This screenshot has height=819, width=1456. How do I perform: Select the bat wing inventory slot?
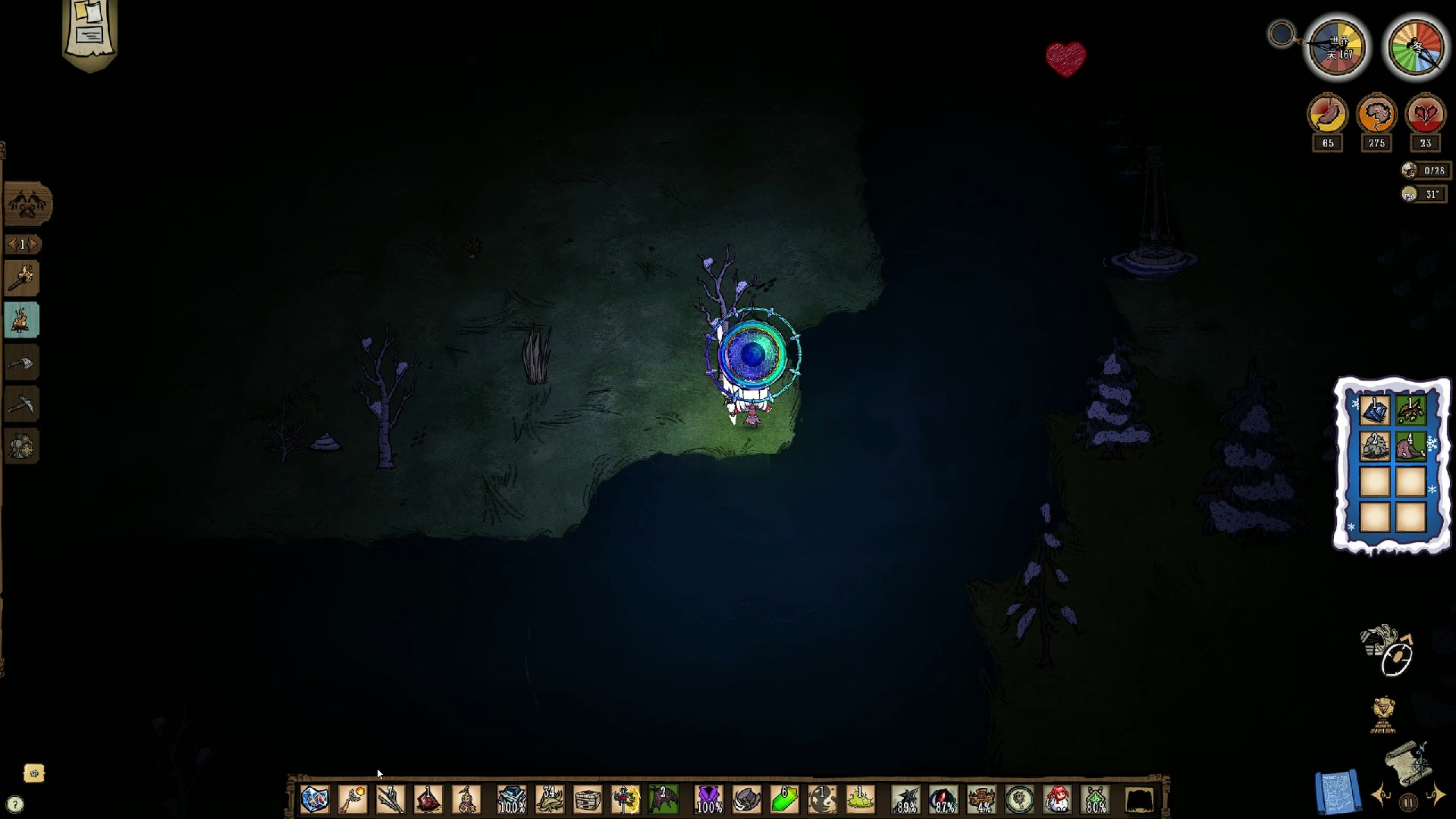(x=664, y=799)
